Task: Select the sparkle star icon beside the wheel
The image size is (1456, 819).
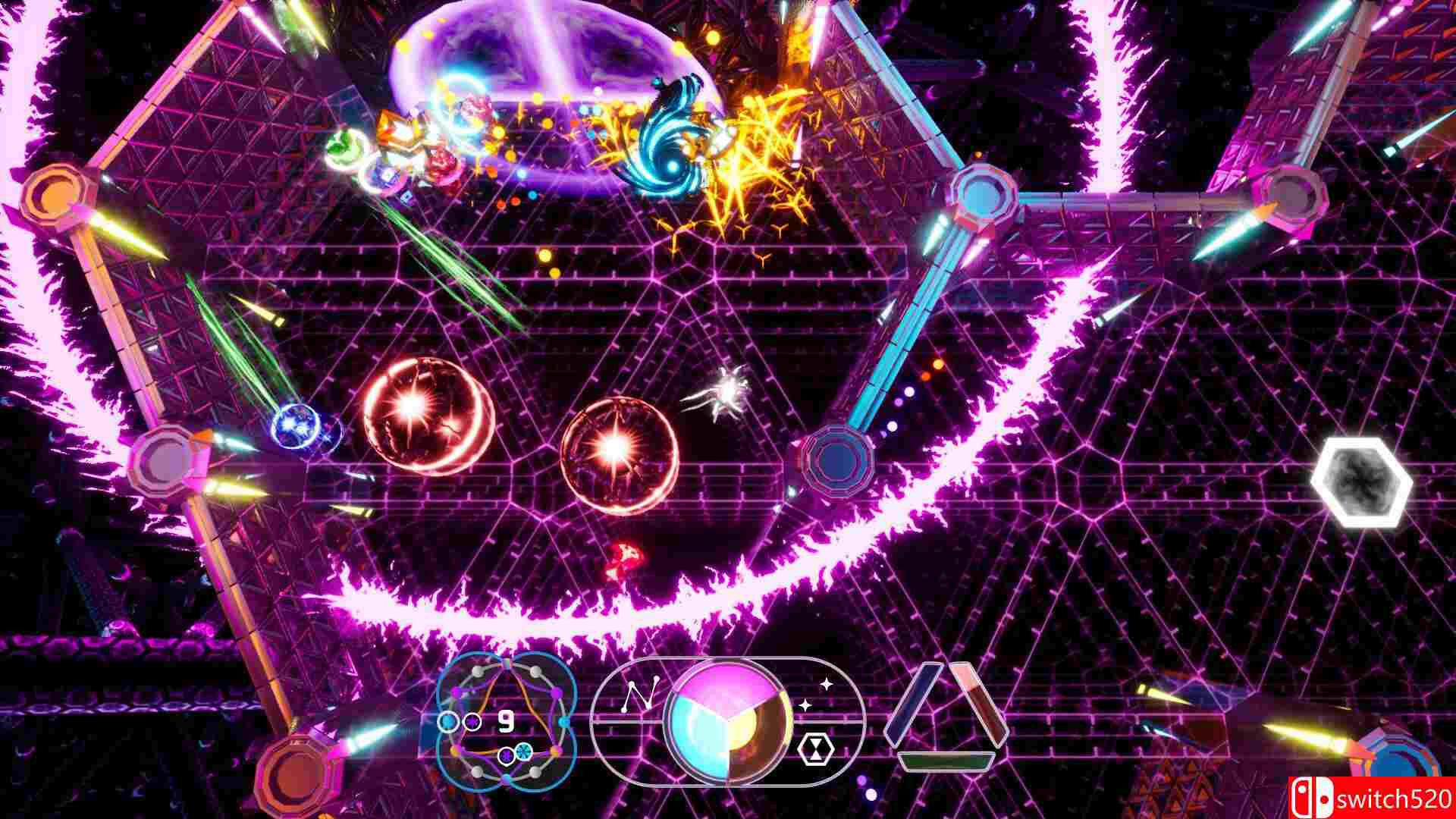Action: (x=827, y=684)
